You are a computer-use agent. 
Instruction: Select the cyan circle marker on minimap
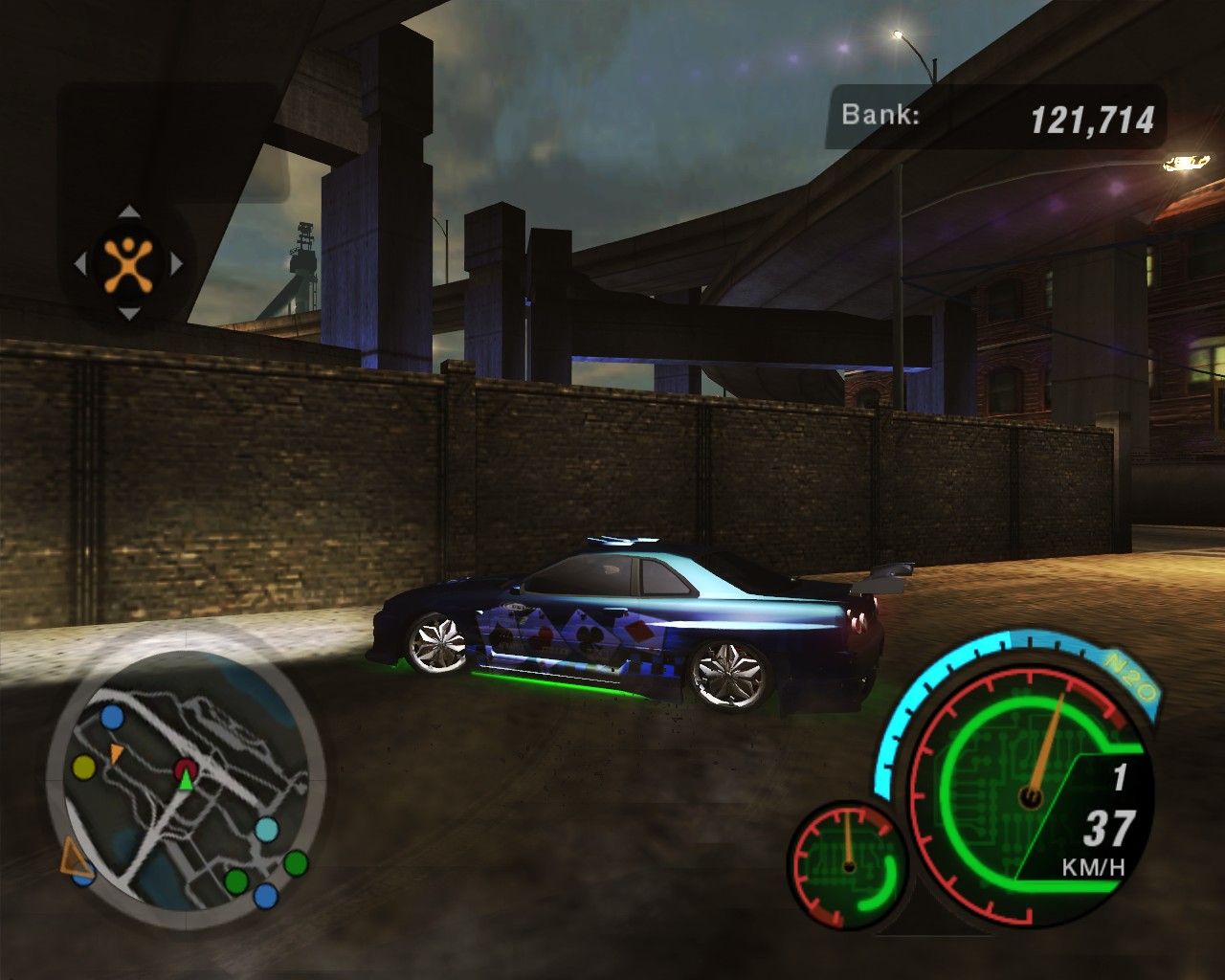pos(267,829)
